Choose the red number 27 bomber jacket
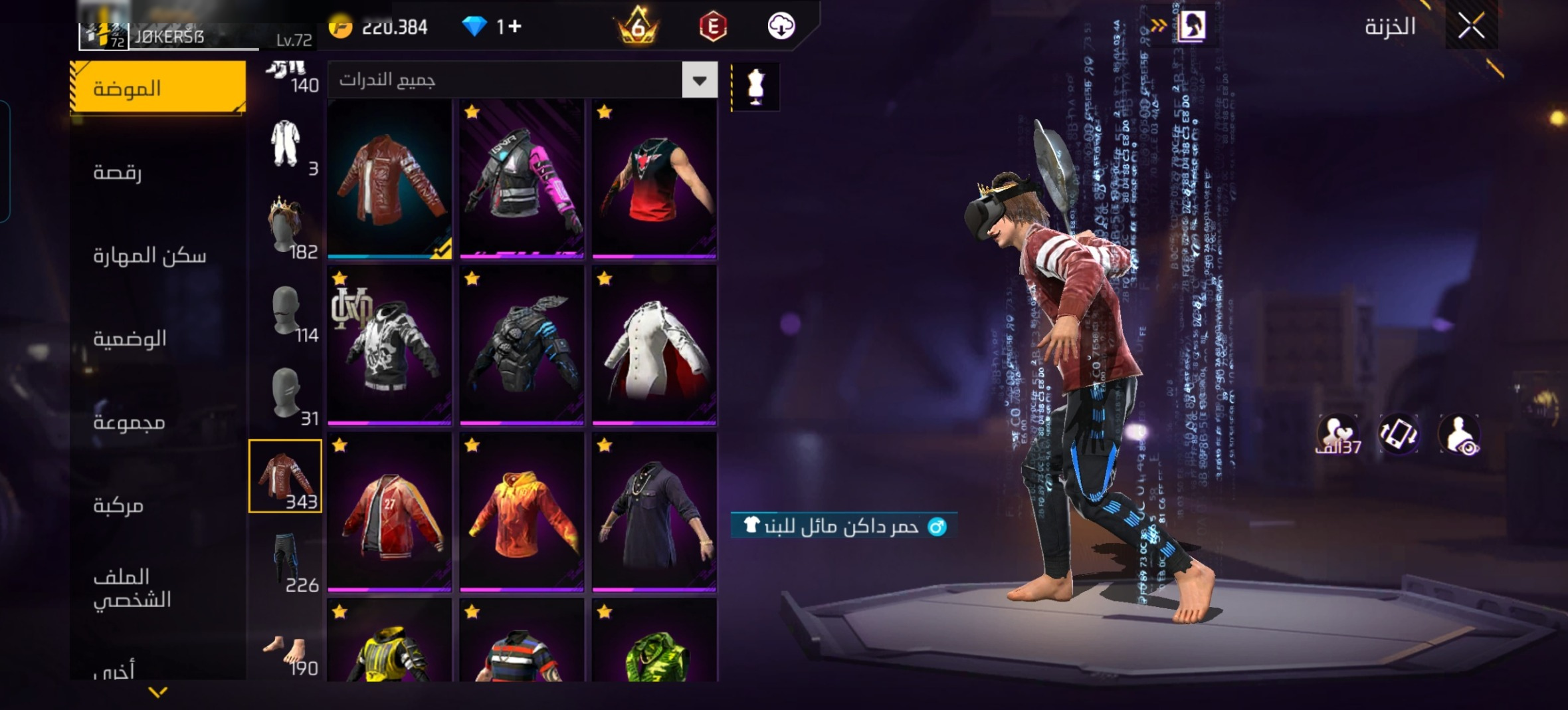 pos(390,511)
